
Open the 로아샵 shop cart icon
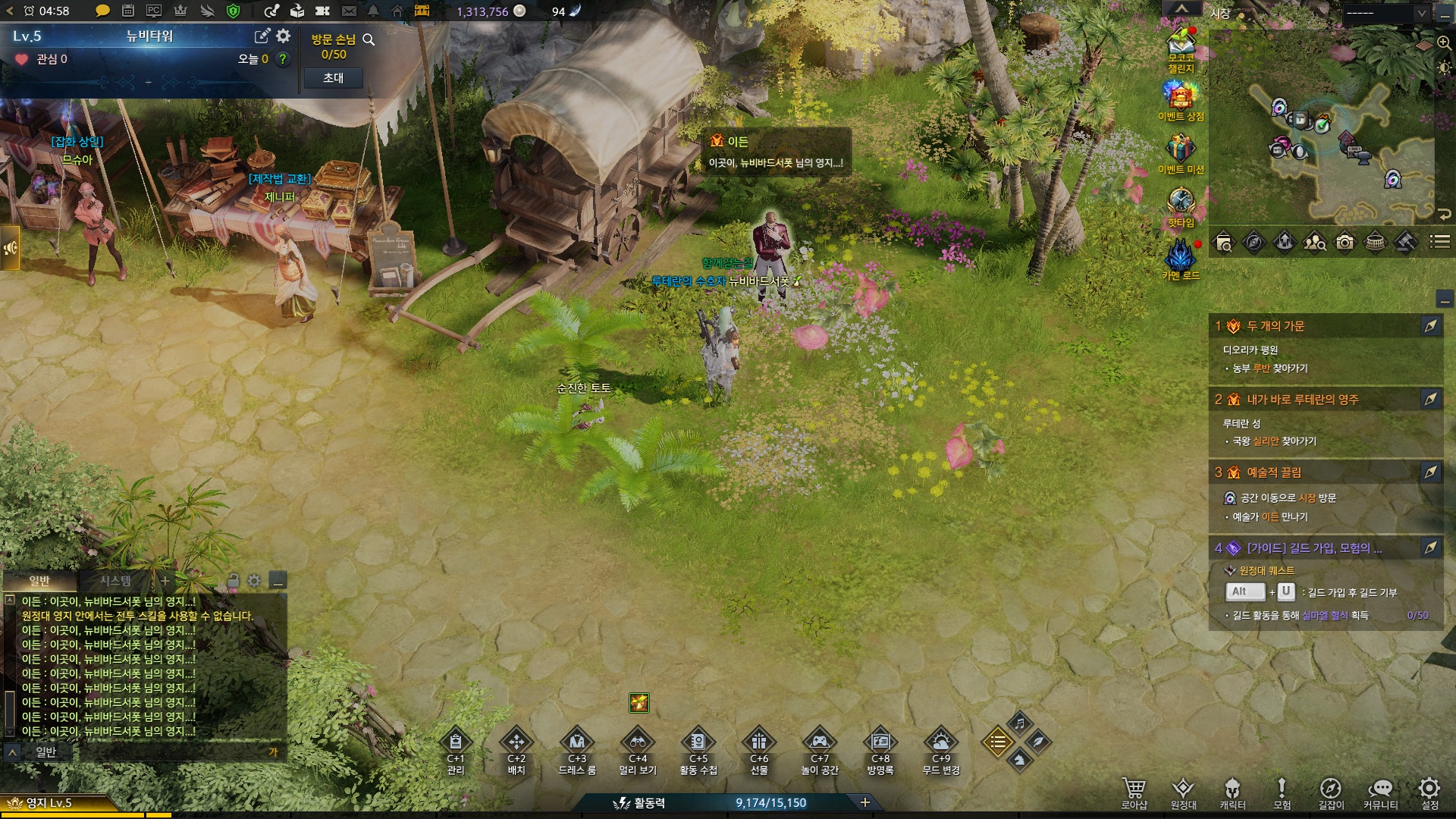(x=1134, y=789)
